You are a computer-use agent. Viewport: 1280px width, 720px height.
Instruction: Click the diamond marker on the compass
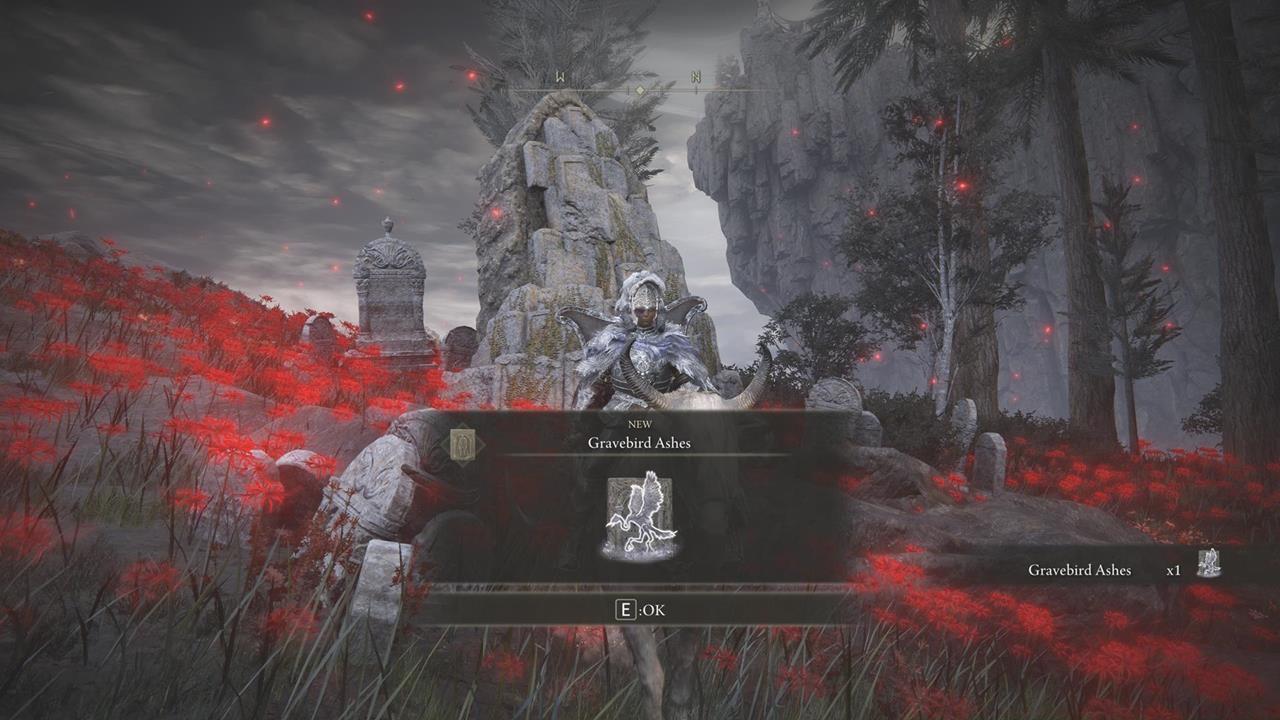640,87
